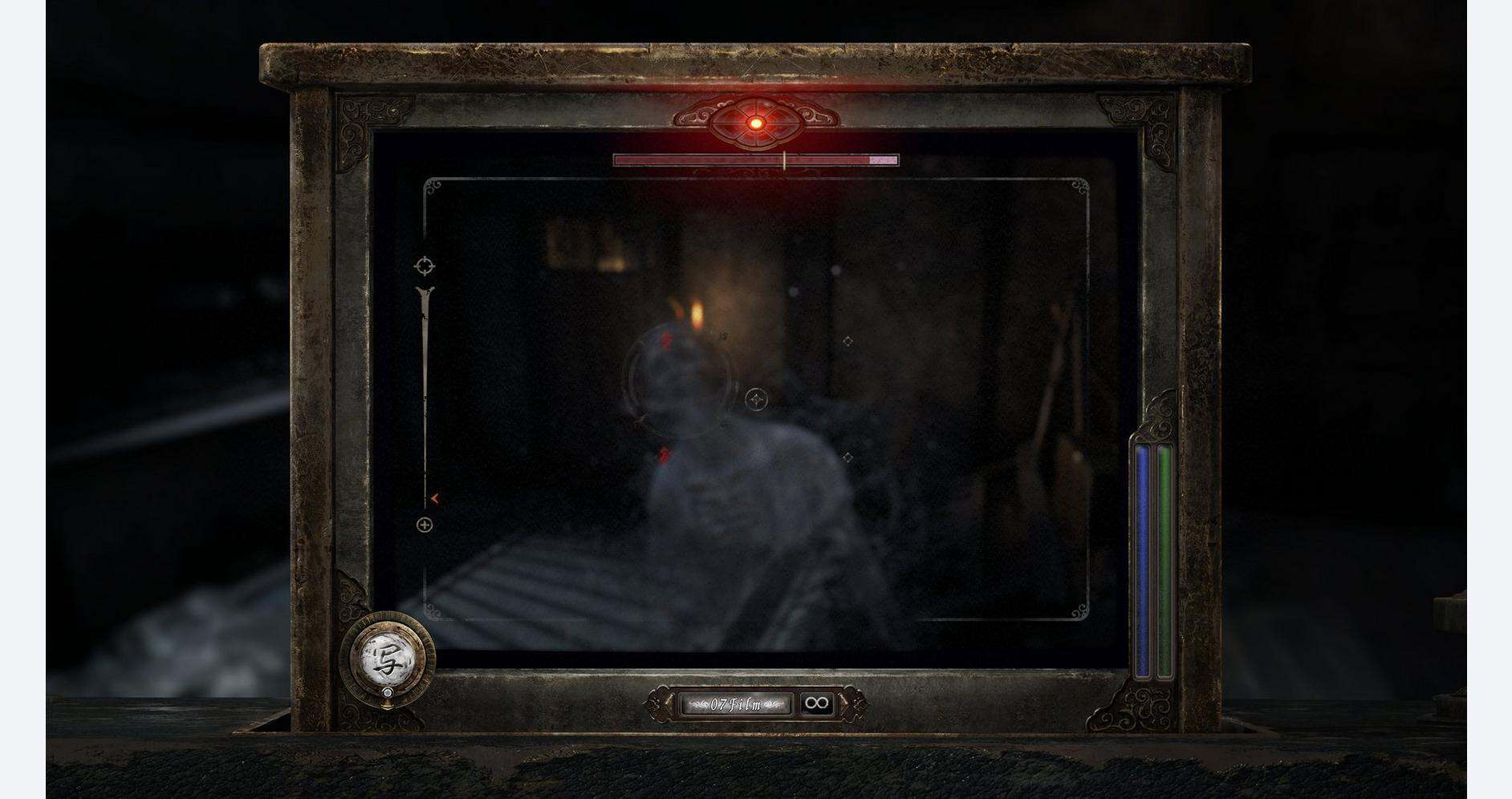Click the upper red spirit mark in viewfinder
1512x799 pixels.
pyautogui.click(x=666, y=340)
